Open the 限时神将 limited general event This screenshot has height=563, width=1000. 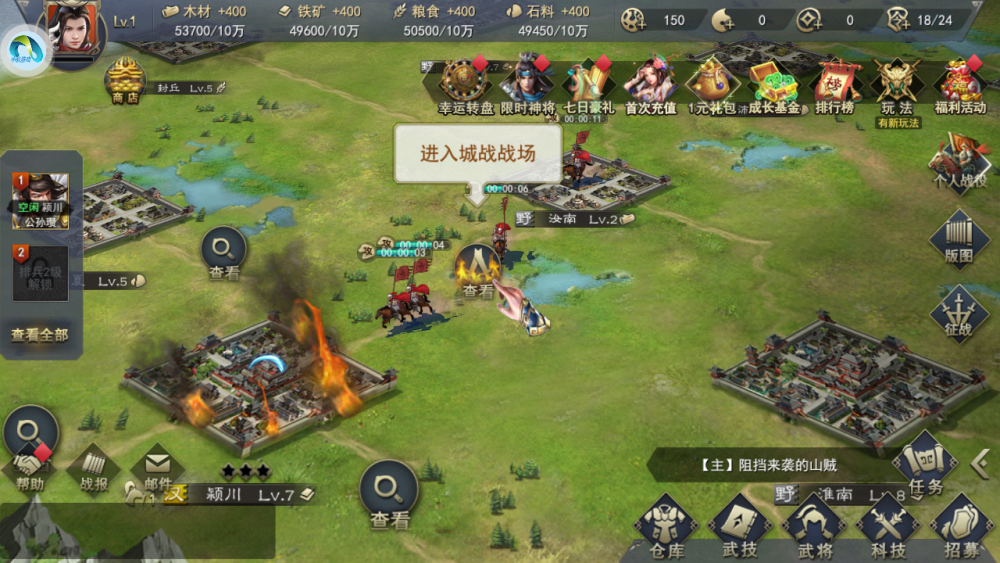527,84
